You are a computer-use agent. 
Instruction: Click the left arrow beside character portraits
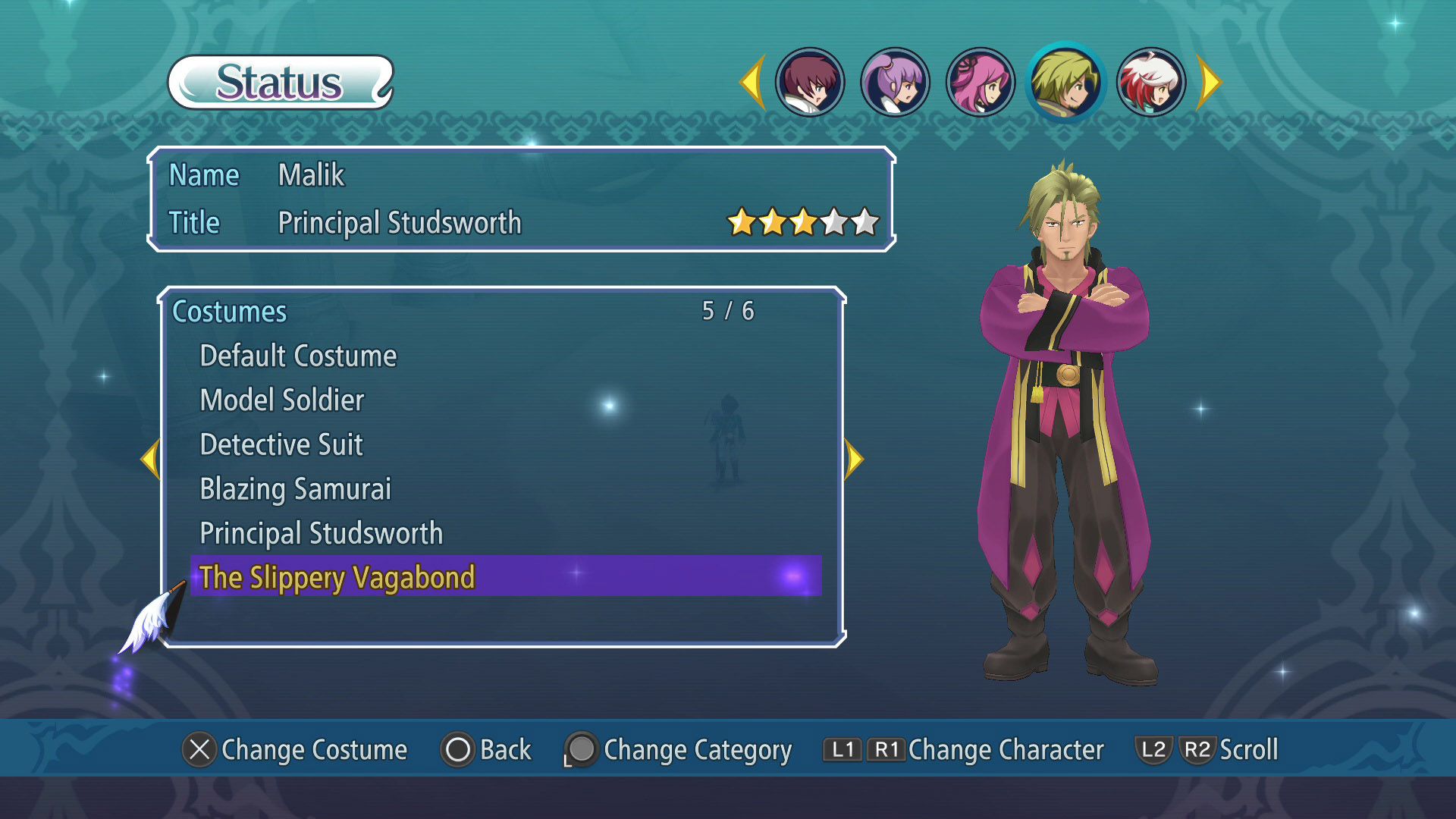753,82
